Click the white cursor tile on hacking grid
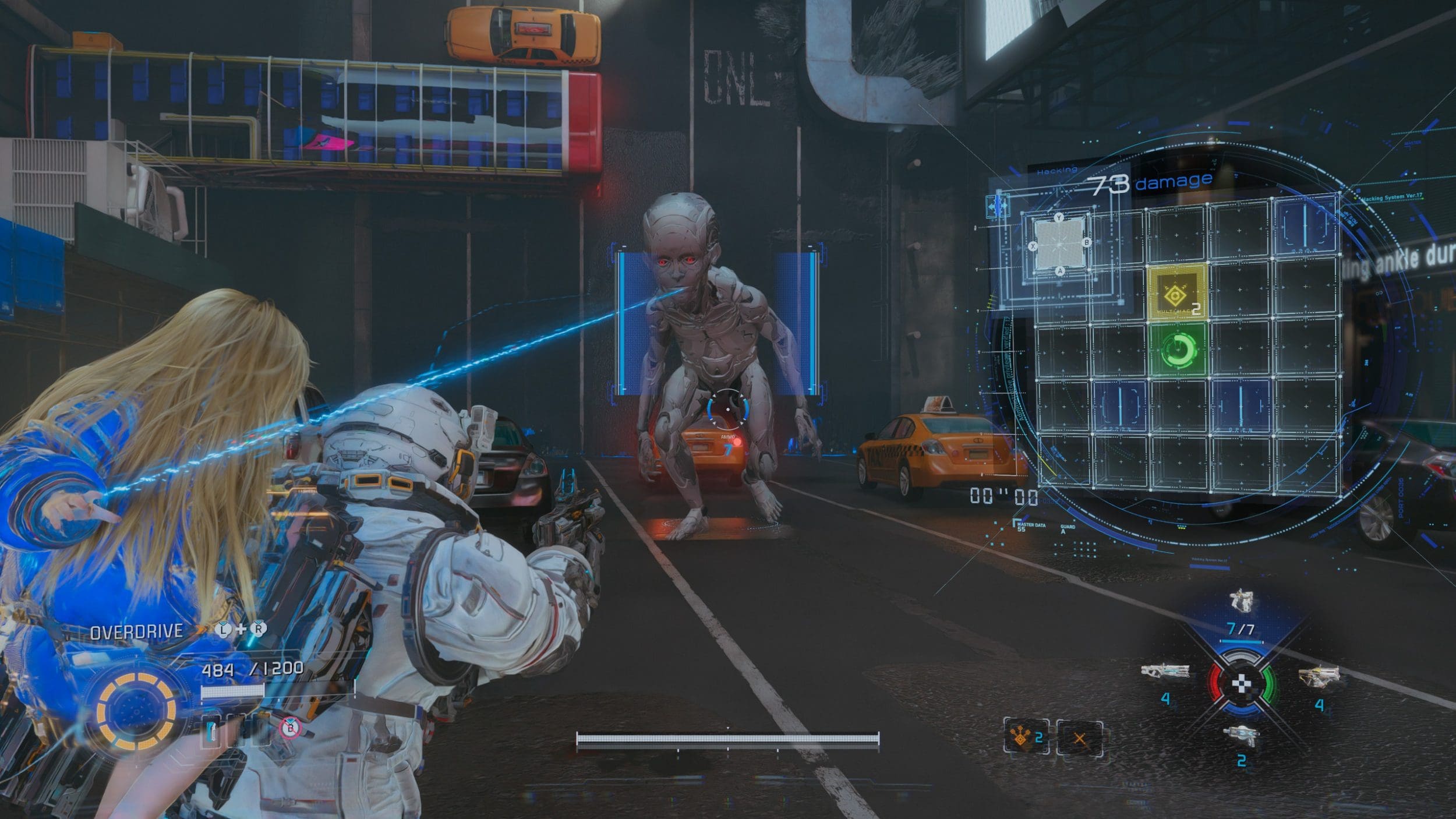1456x819 pixels. (1059, 244)
